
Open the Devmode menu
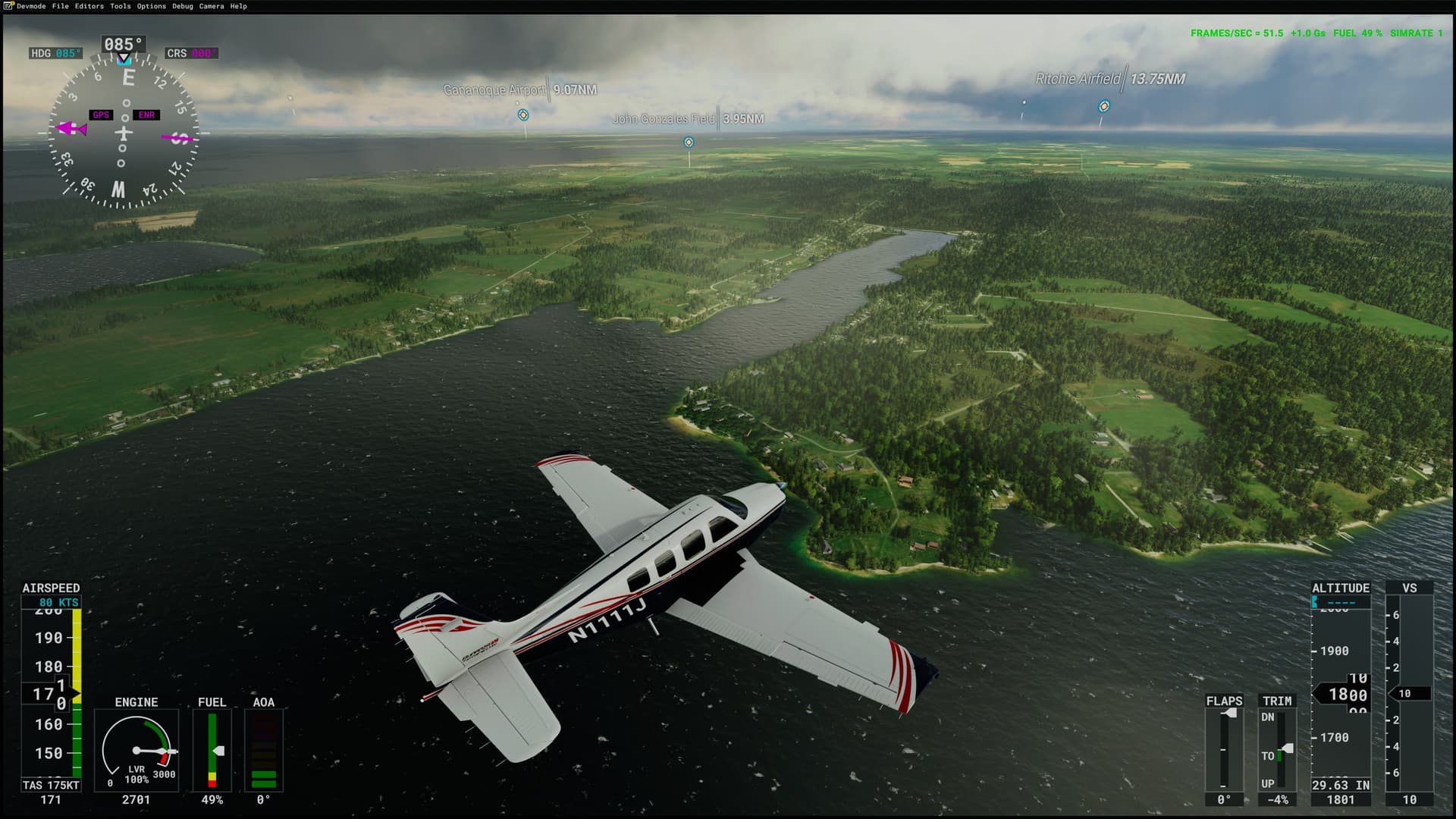31,6
